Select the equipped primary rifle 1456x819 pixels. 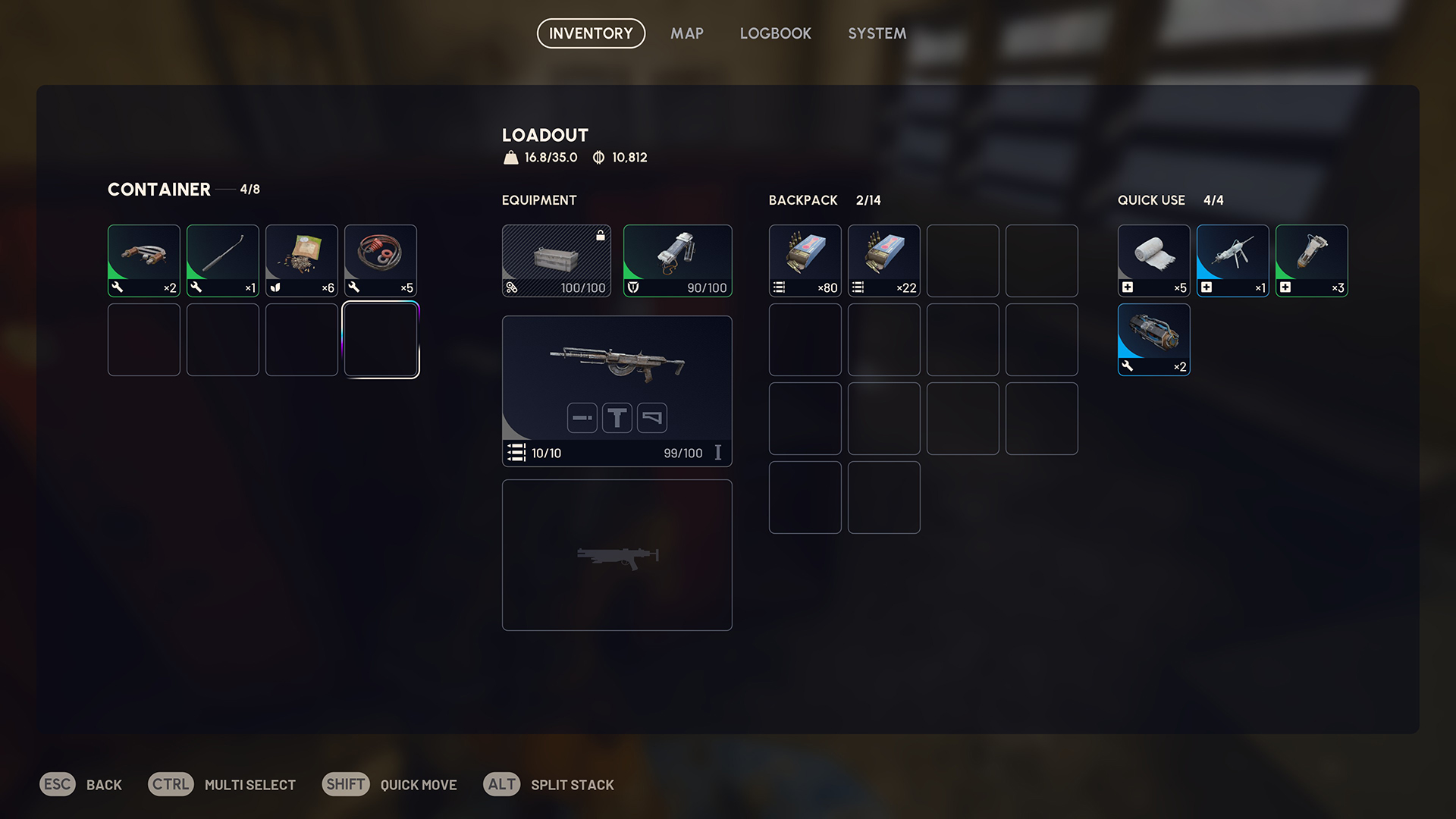click(617, 364)
